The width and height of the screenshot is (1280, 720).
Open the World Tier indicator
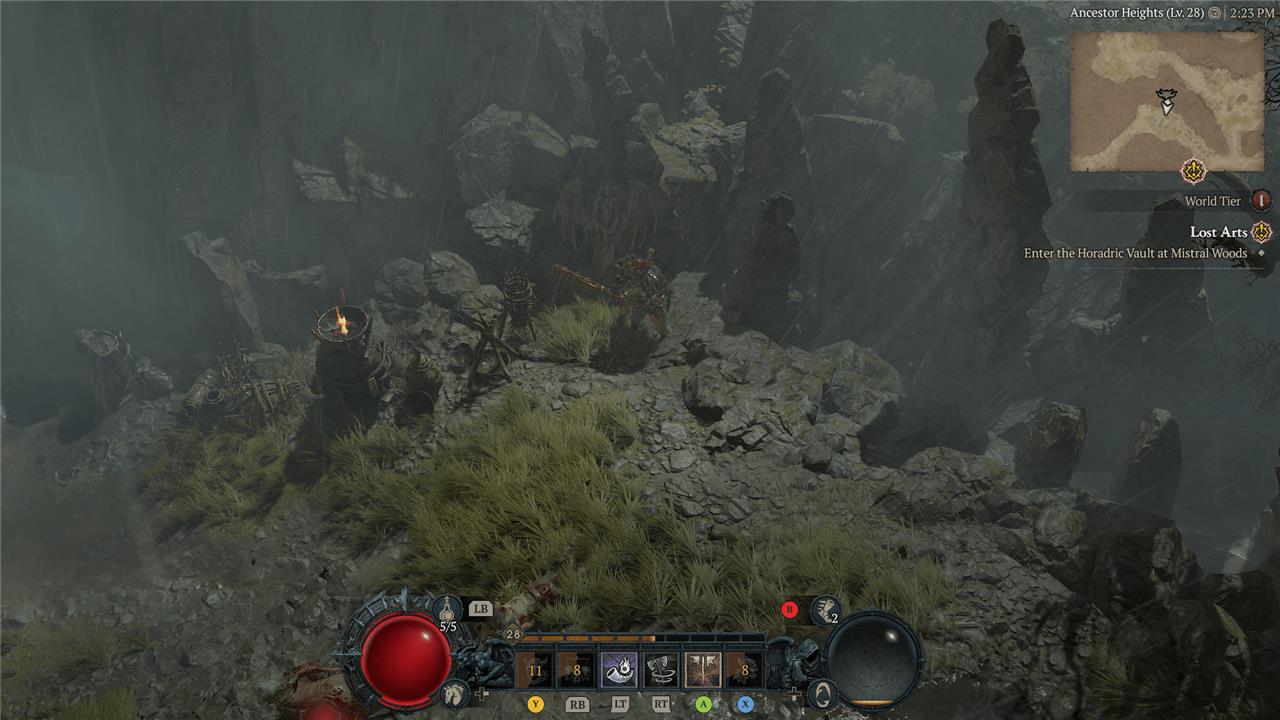[x=1262, y=201]
